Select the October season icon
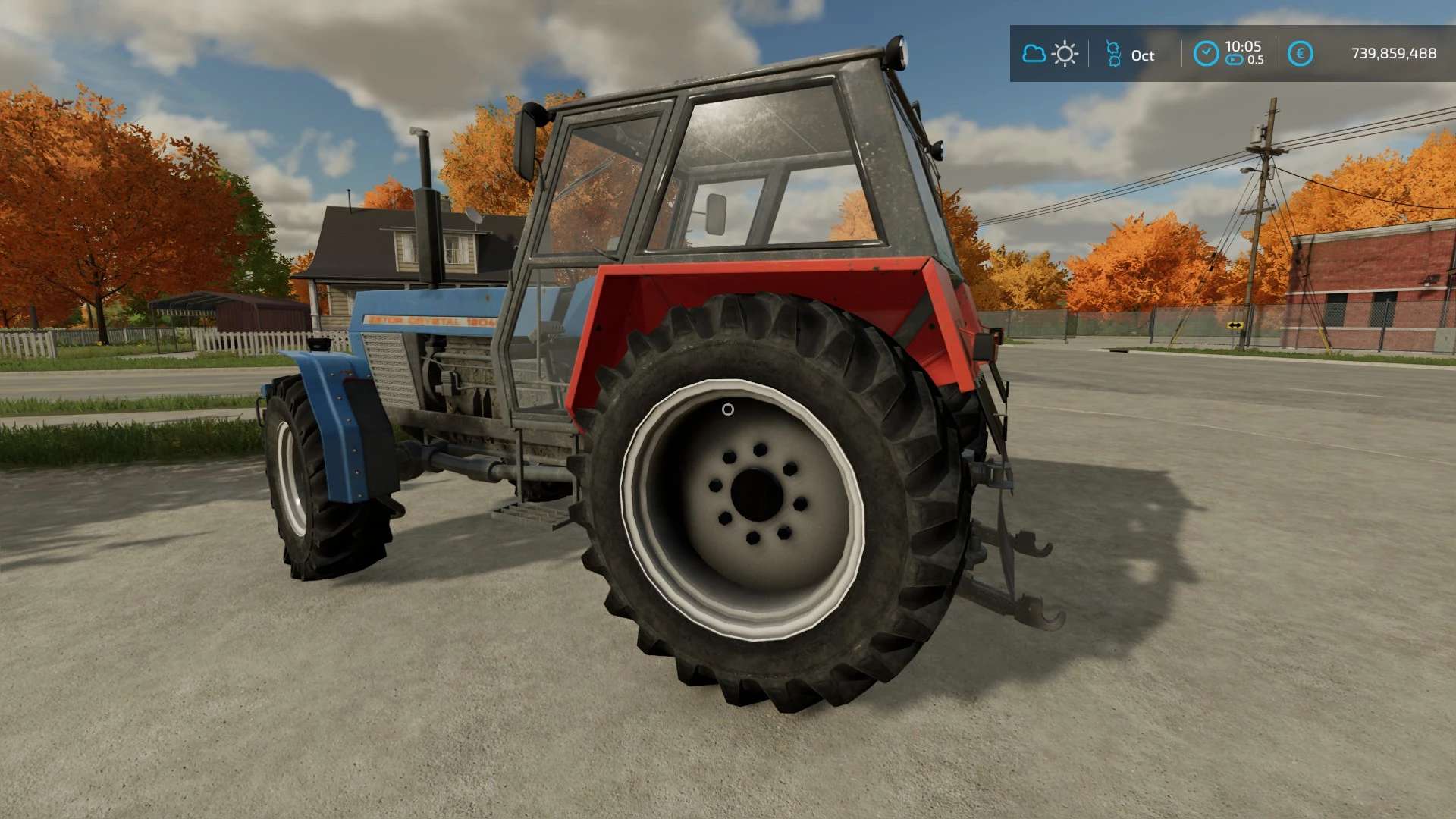Screen dimensions: 1456x819 [1113, 55]
